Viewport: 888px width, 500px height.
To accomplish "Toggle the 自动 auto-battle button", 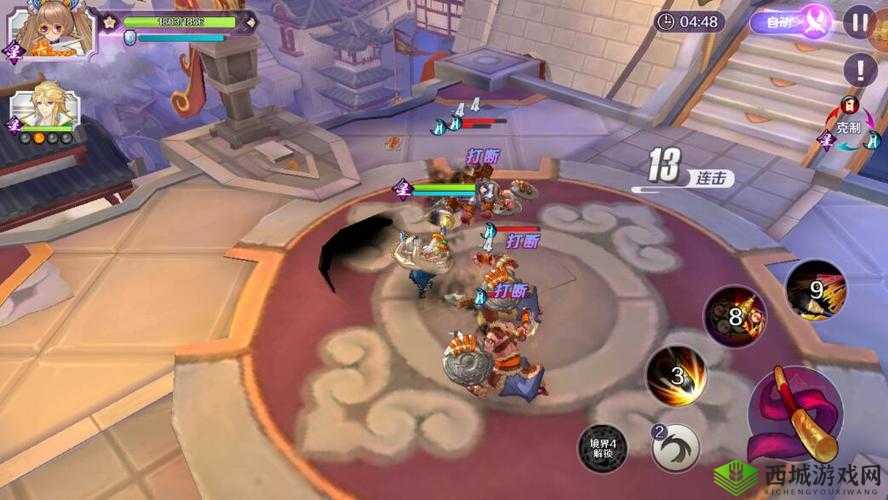I will (792, 21).
